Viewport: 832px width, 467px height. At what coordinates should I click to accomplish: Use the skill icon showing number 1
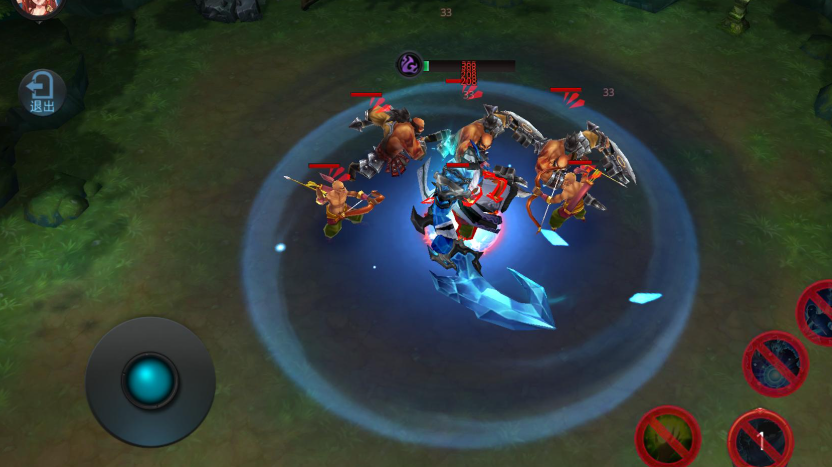pyautogui.click(x=760, y=440)
